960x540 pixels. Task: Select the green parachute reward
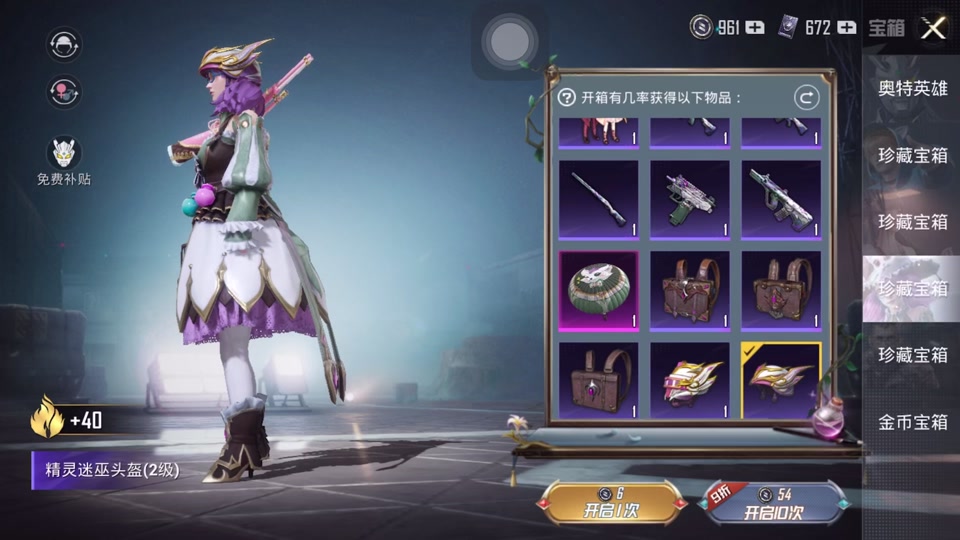[598, 290]
